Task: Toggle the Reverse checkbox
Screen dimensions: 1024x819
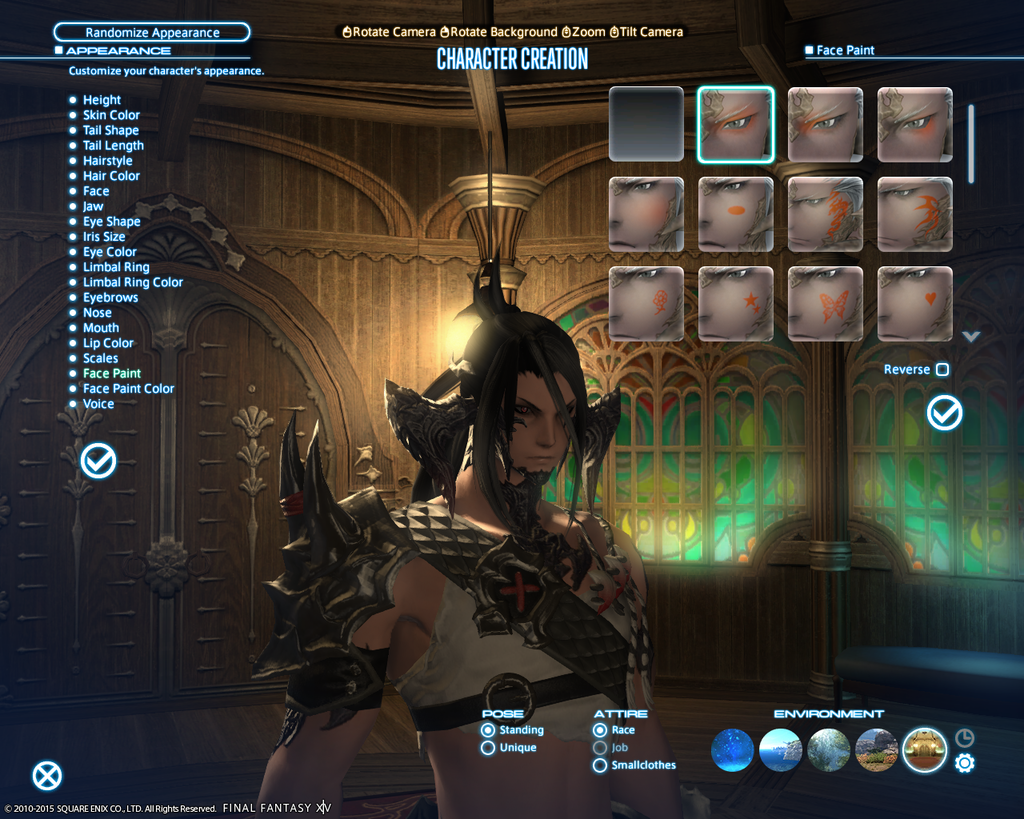Action: coord(942,370)
